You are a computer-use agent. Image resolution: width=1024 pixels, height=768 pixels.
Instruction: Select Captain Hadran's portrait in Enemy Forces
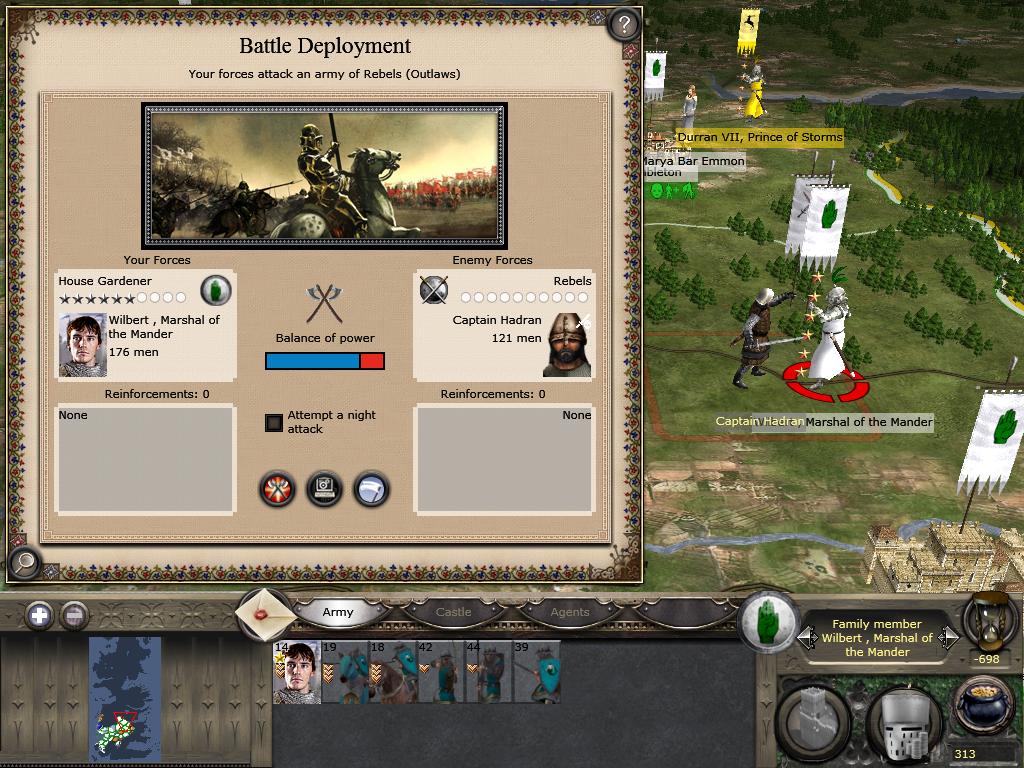click(567, 345)
